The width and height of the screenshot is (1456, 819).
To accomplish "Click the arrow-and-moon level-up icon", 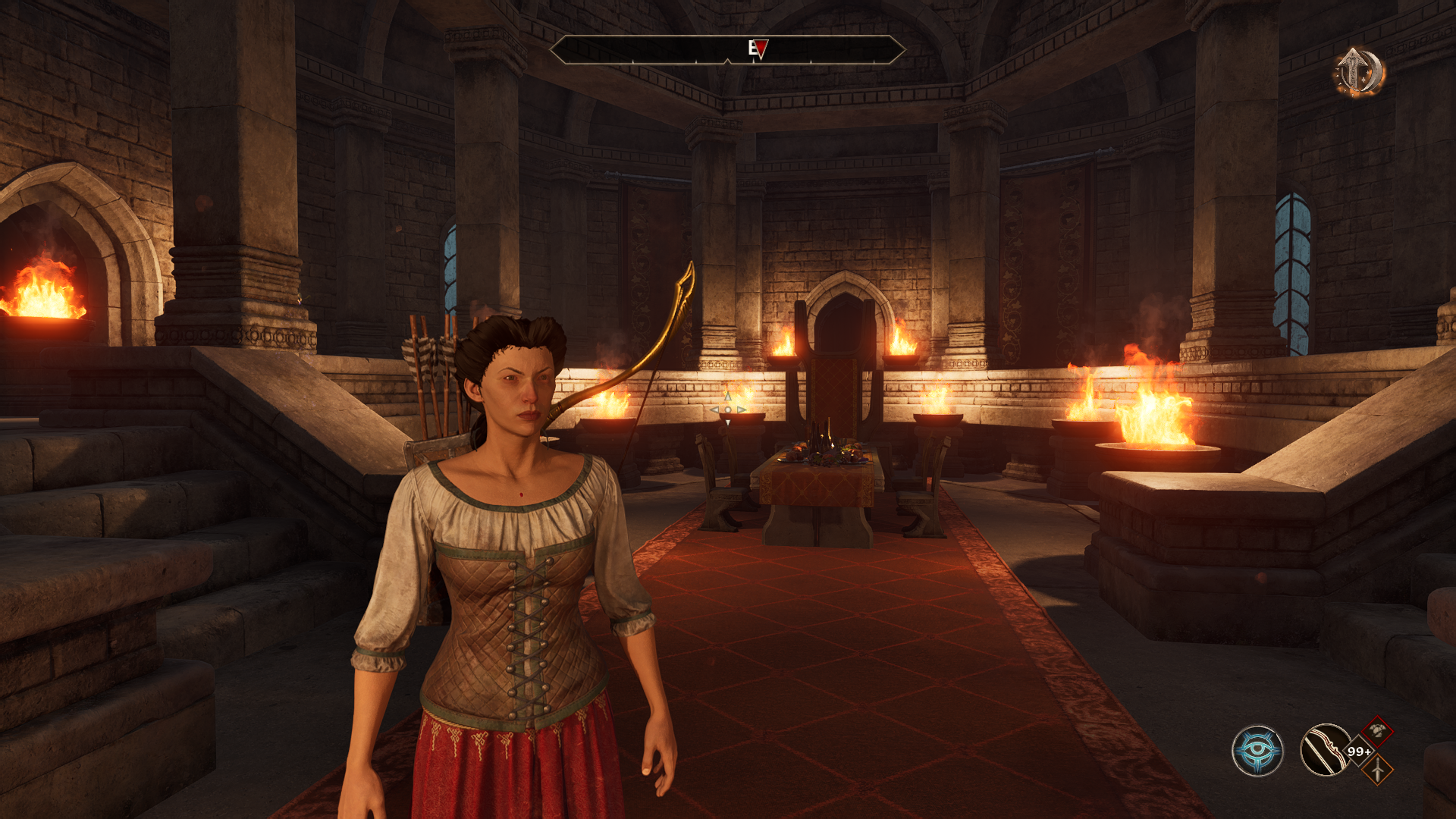I will [x=1360, y=72].
